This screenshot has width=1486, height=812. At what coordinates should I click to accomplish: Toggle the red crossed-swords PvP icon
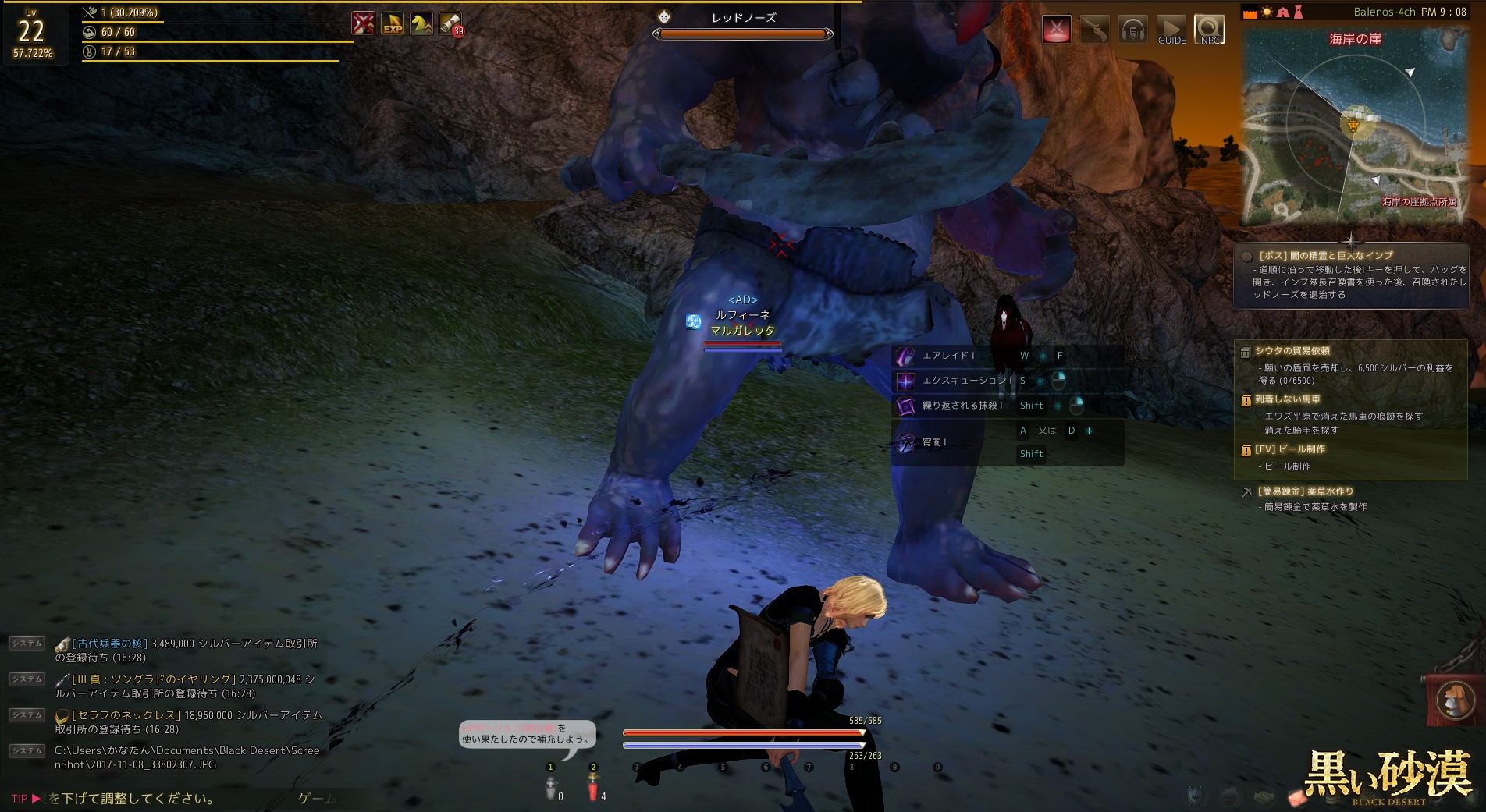tap(1057, 30)
